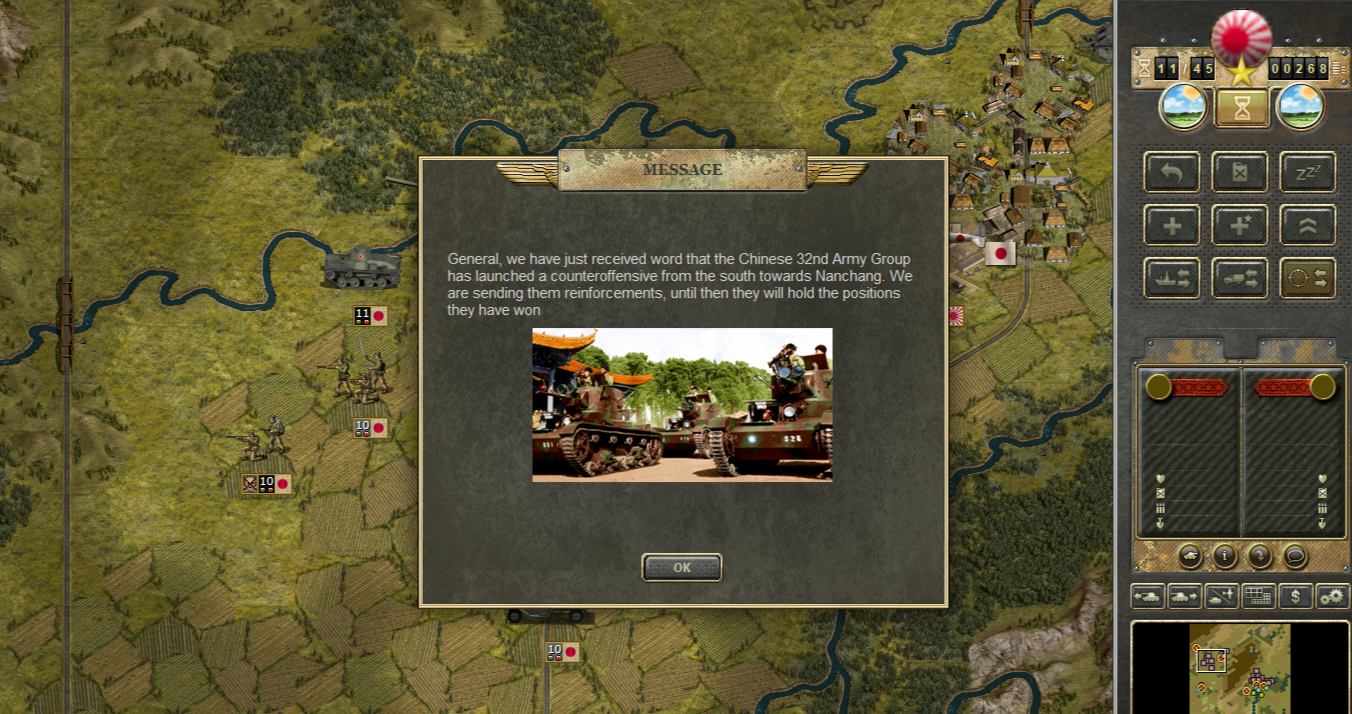
Task: Select the previous unit
Action: click(1147, 596)
